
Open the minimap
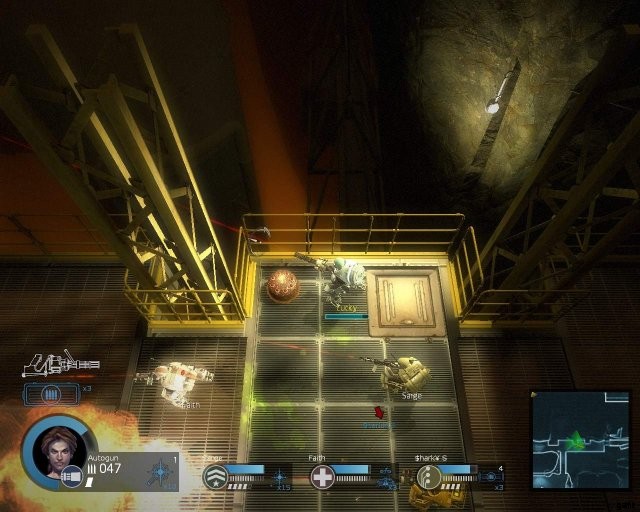pyautogui.click(x=579, y=439)
